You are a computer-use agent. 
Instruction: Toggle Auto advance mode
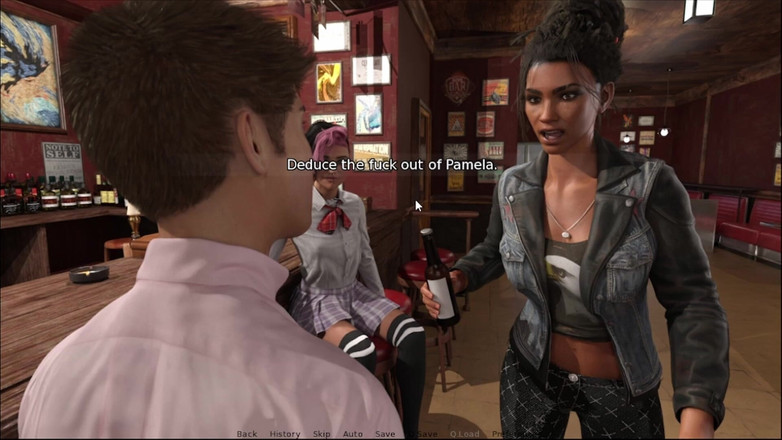[x=353, y=434]
